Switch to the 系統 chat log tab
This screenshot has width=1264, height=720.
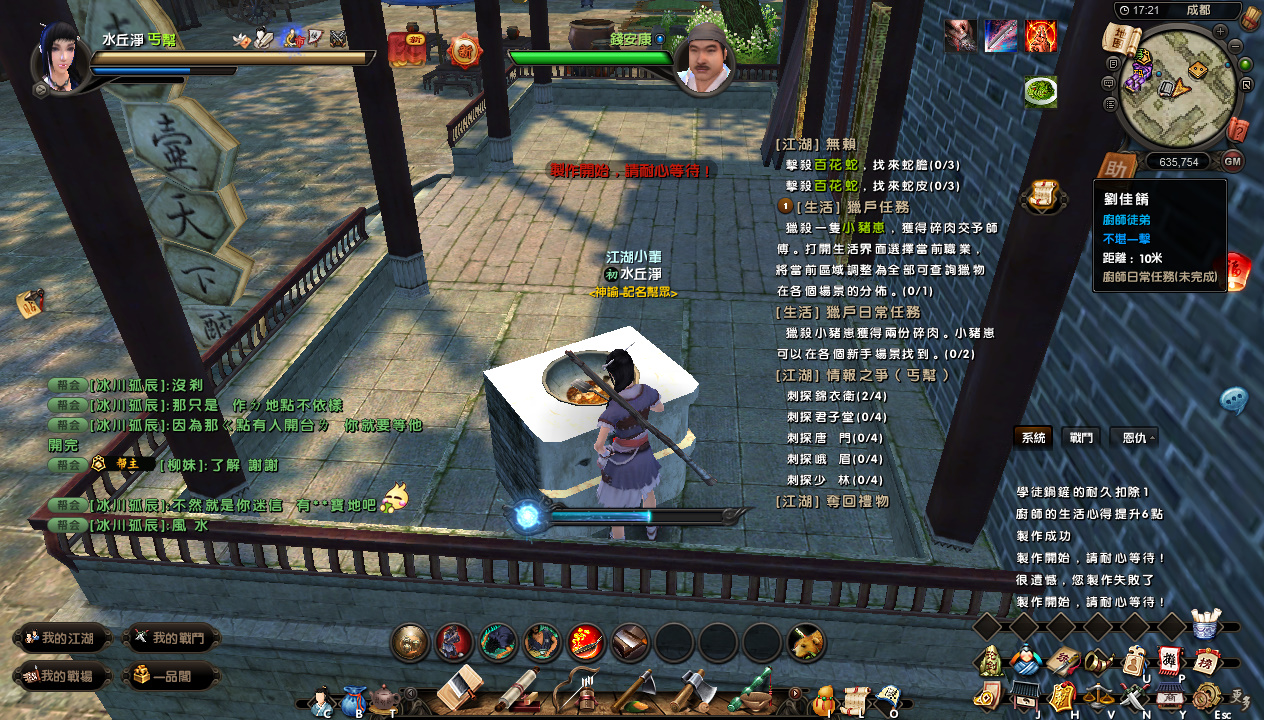point(1034,438)
